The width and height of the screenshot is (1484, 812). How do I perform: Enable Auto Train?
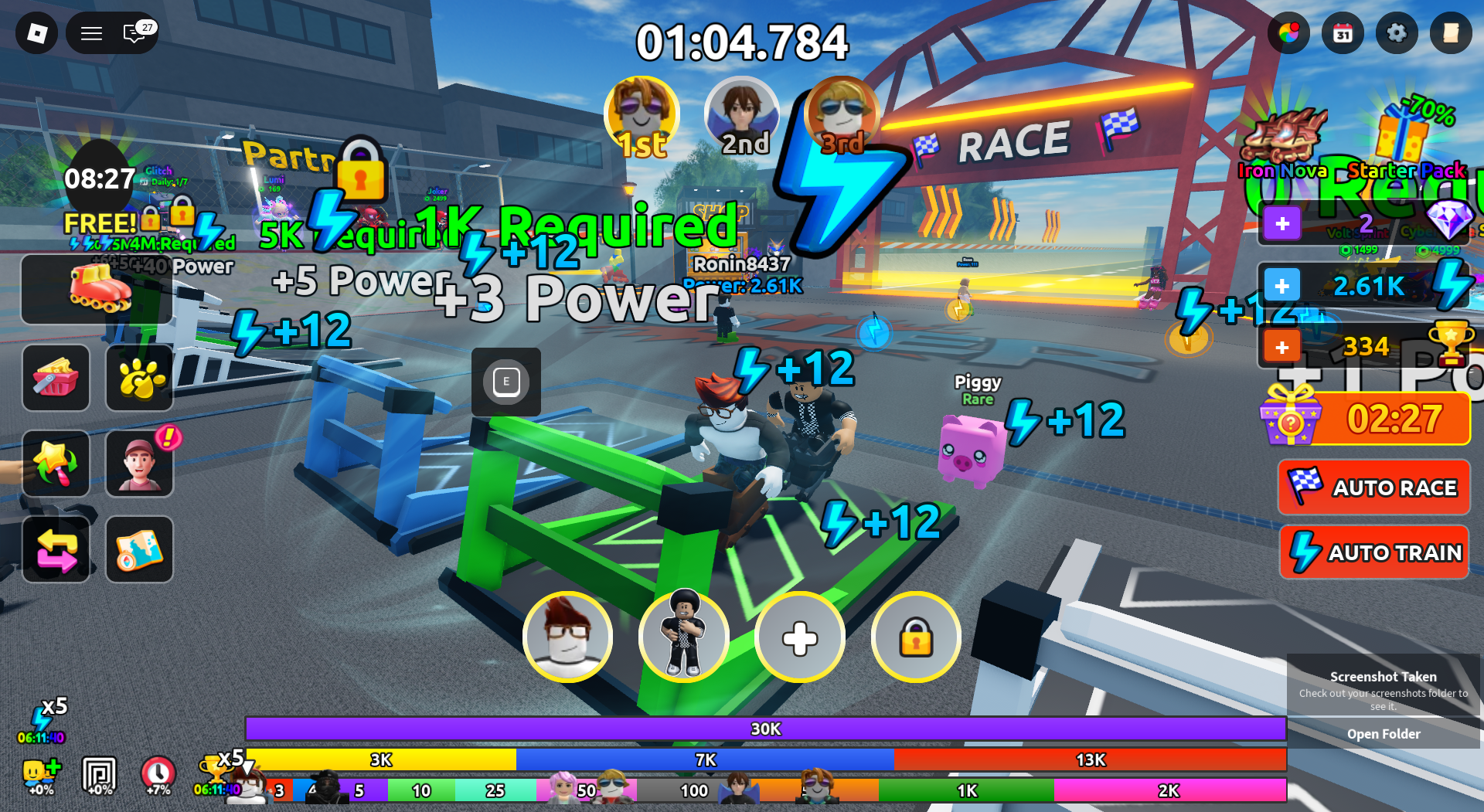click(1374, 552)
